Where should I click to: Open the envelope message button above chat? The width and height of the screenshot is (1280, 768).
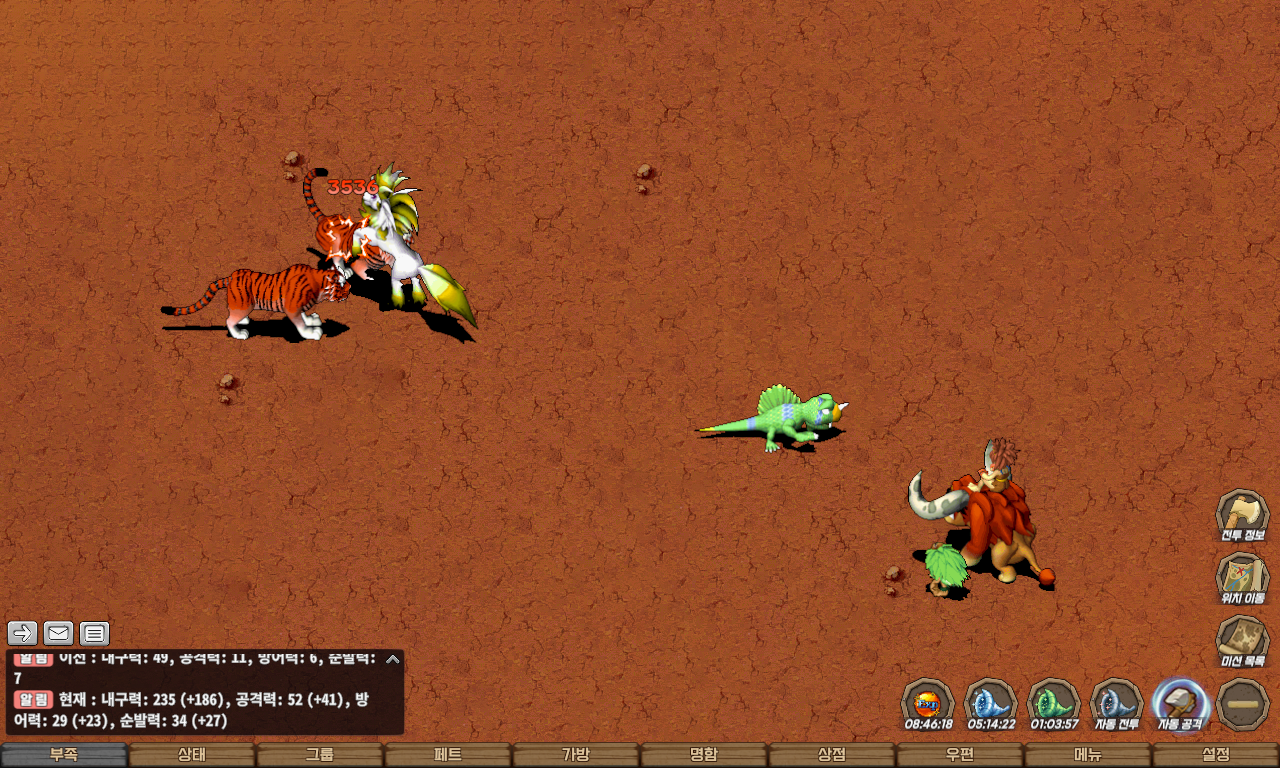tap(59, 633)
